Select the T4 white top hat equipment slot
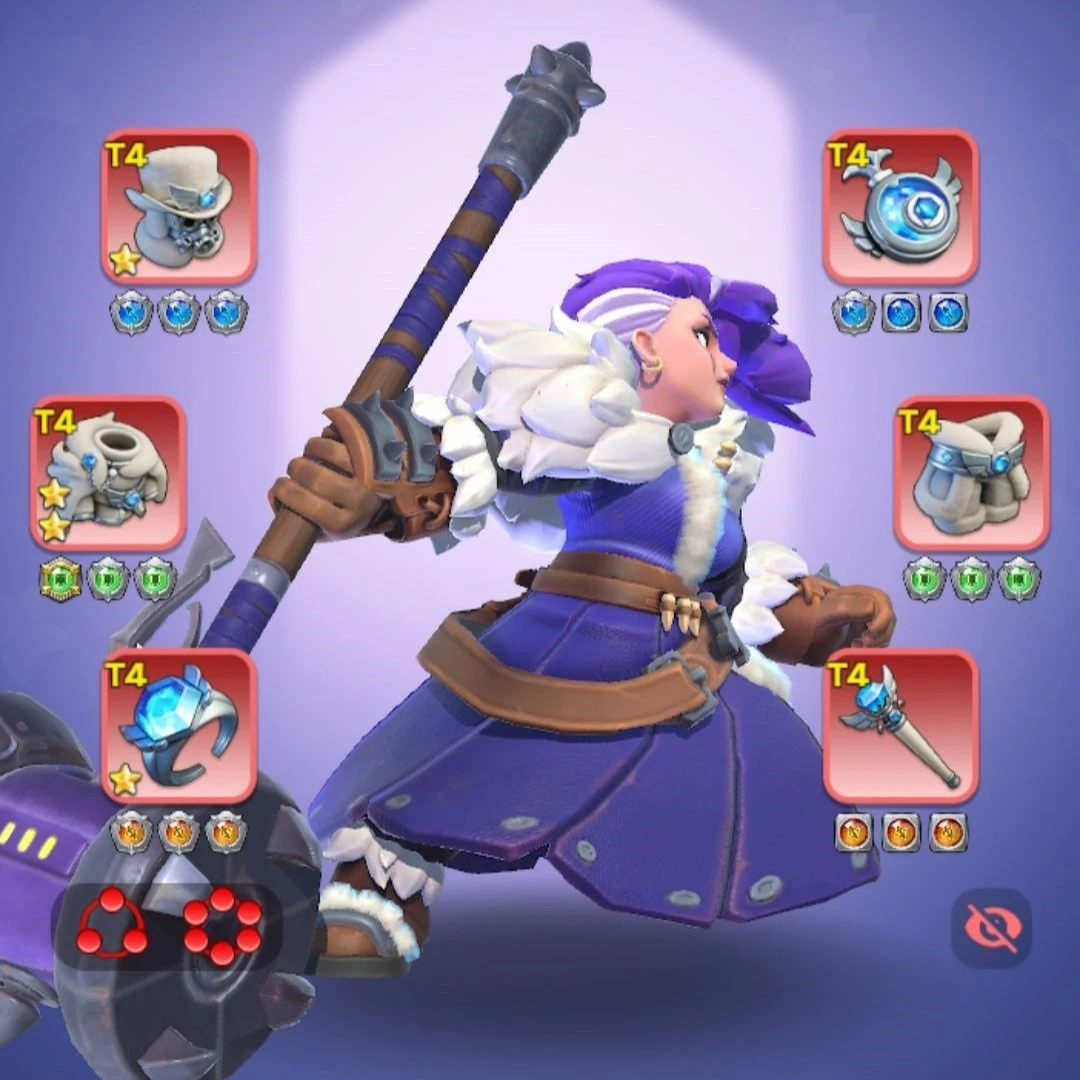This screenshot has width=1080, height=1080. pos(179,207)
